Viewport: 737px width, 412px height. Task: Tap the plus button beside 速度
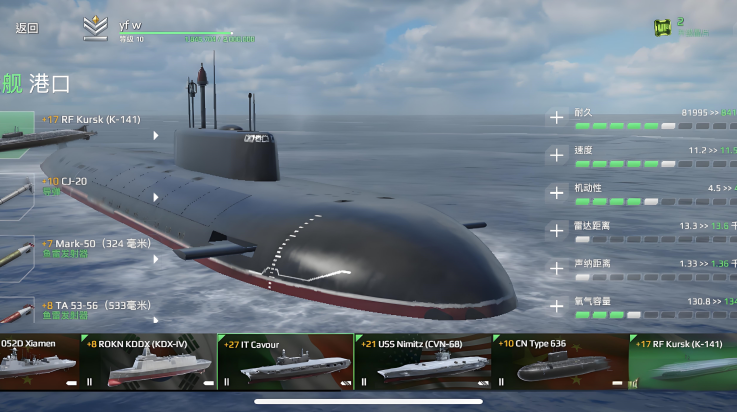557,155
